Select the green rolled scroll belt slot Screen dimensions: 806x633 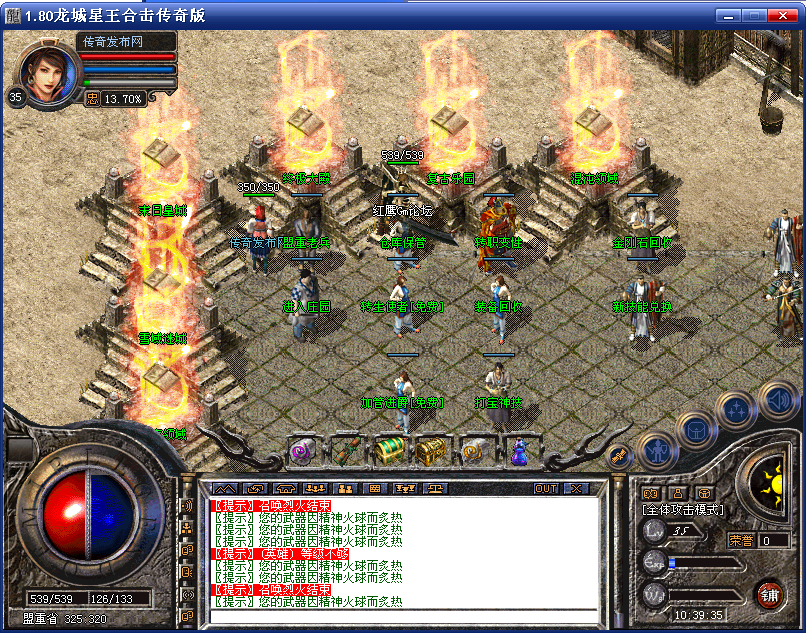[x=346, y=452]
